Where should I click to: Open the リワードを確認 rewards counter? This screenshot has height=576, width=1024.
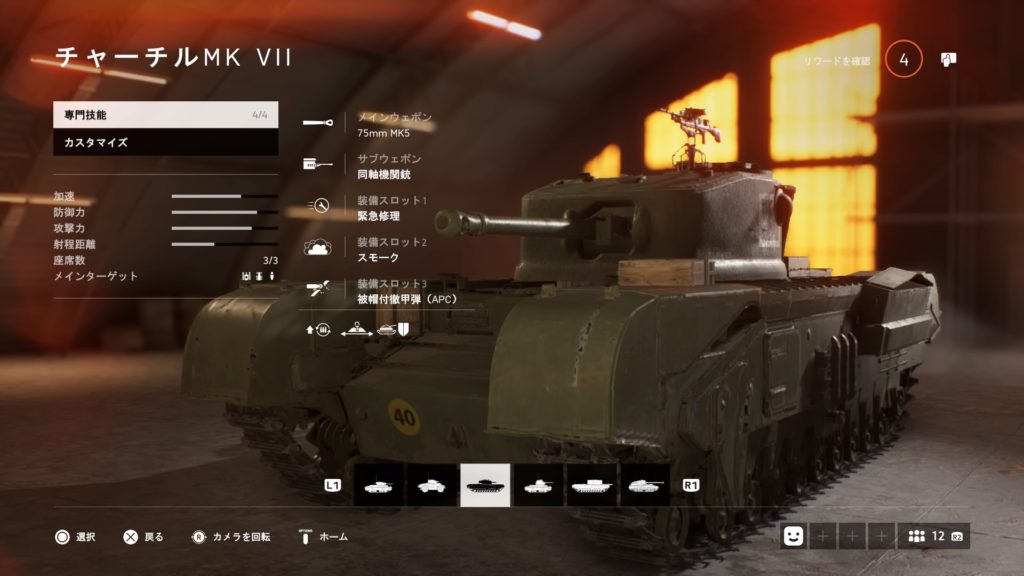click(x=903, y=60)
